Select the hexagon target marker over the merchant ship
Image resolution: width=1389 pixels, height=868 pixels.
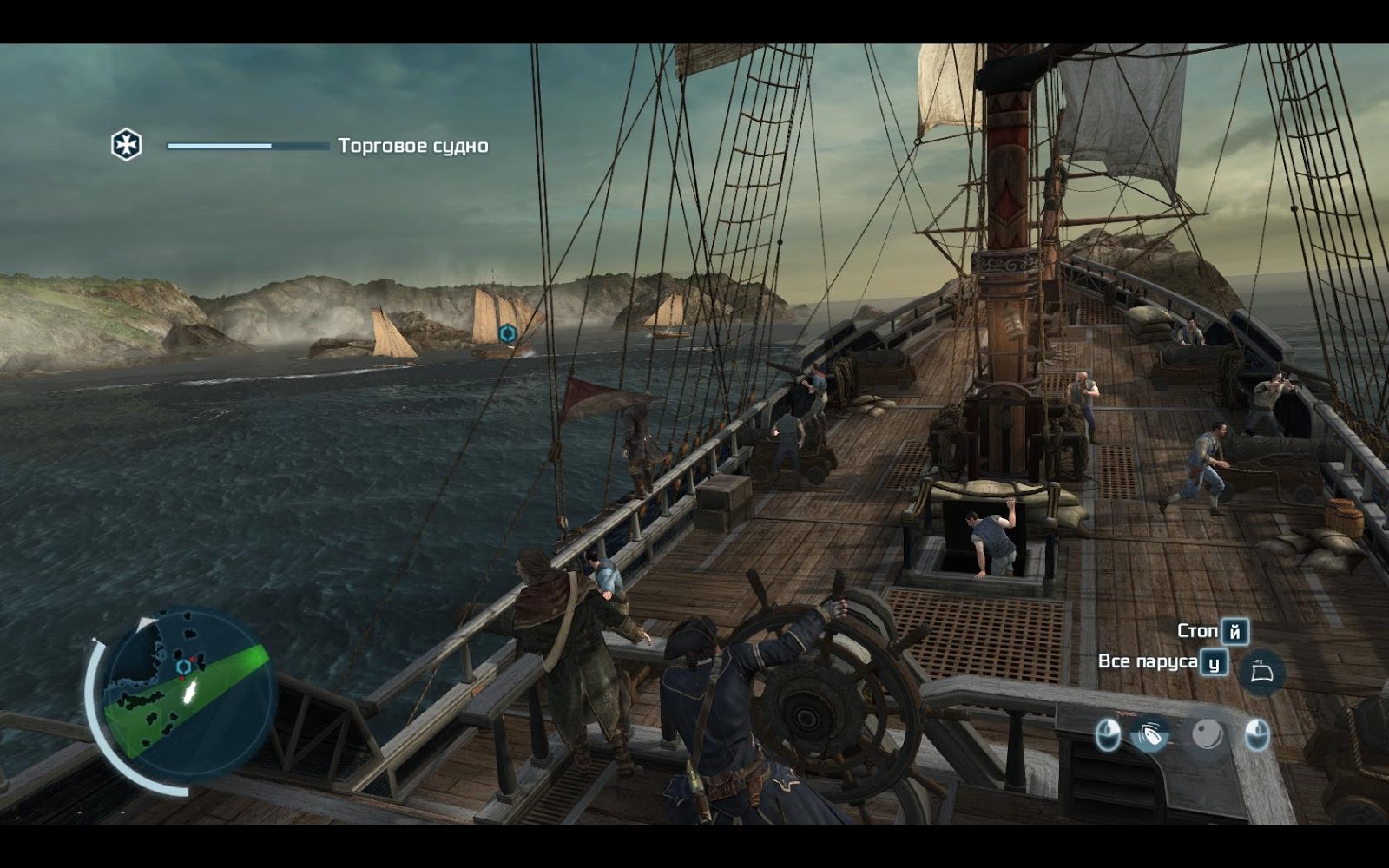tap(508, 332)
